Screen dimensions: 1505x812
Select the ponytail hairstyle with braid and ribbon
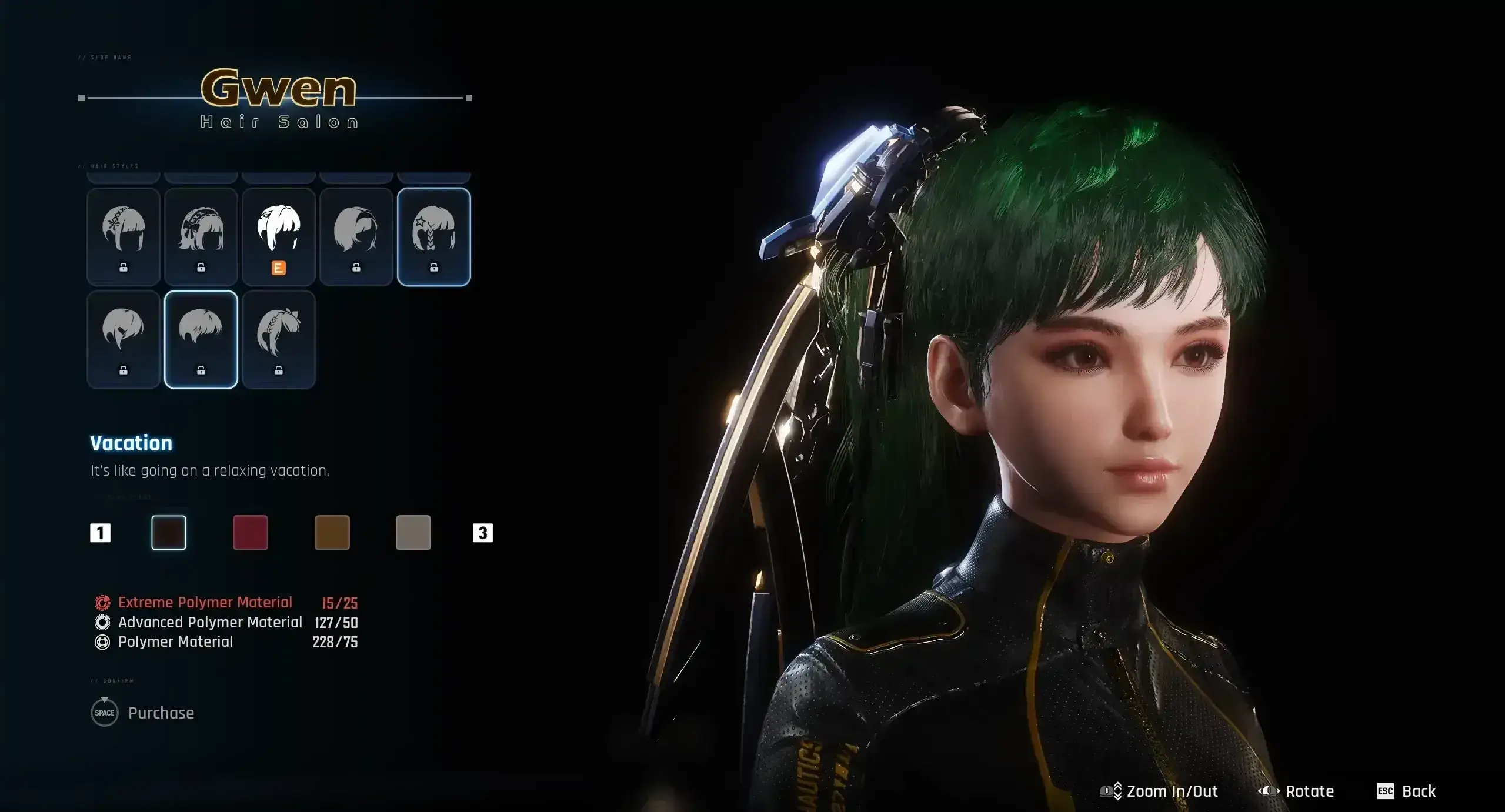click(278, 339)
